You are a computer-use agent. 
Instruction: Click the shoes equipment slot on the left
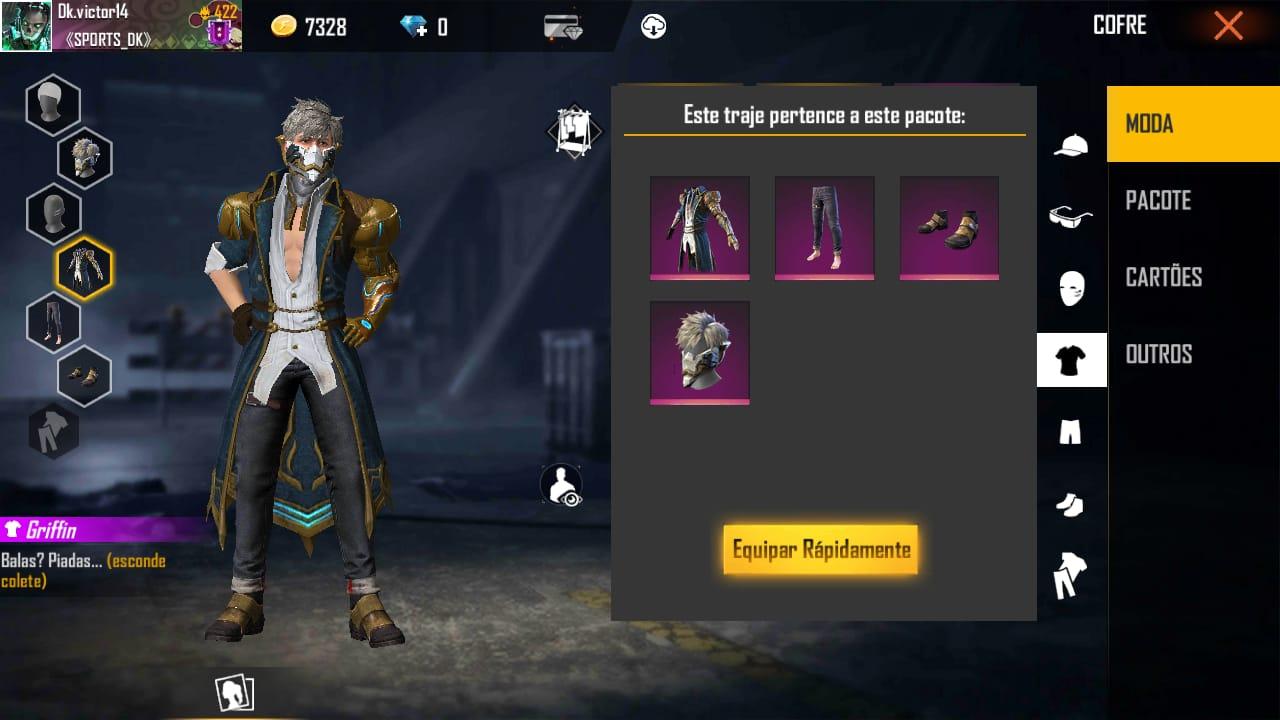coord(83,377)
